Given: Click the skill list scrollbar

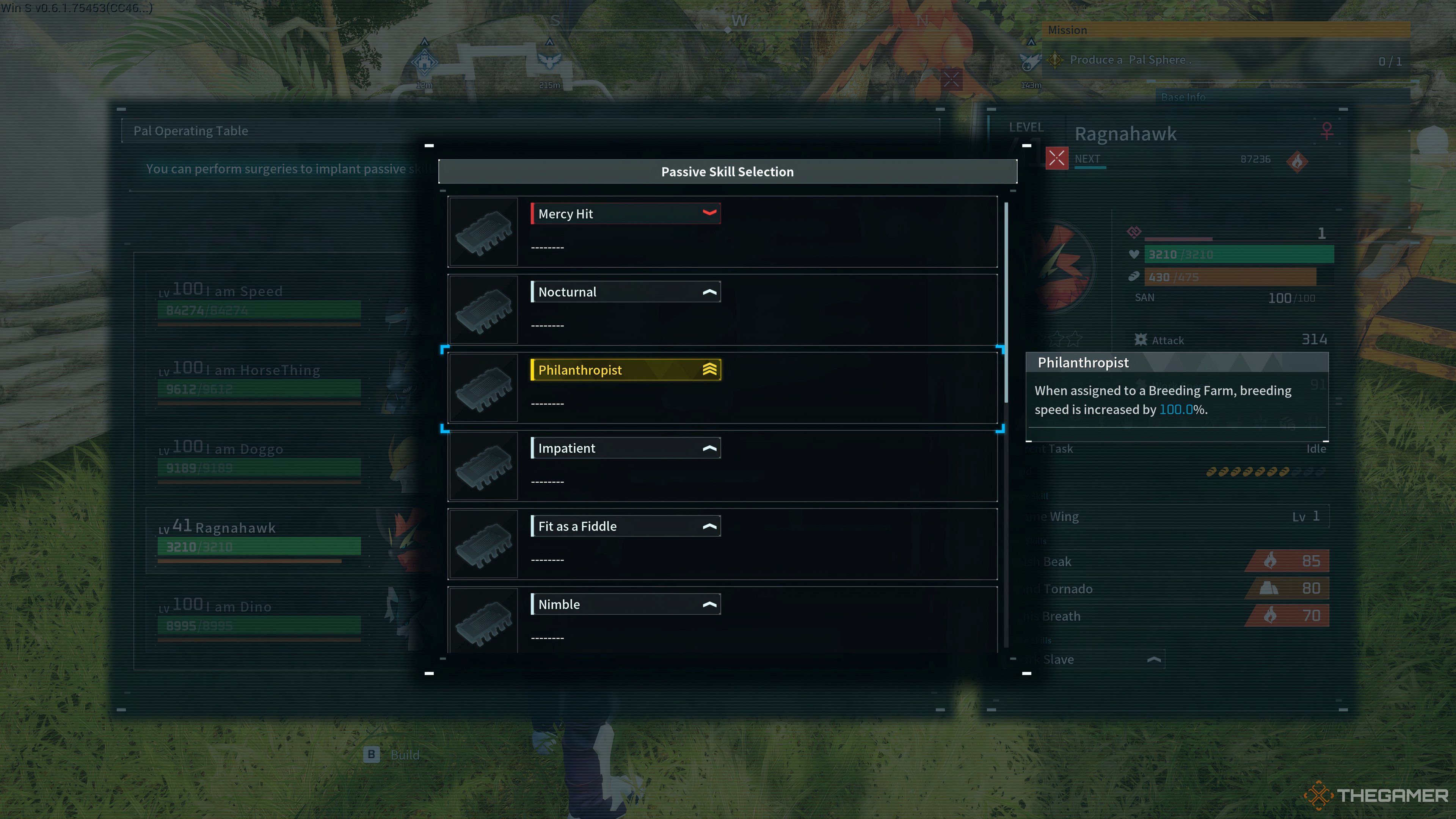Looking at the screenshot, I should [1006, 303].
